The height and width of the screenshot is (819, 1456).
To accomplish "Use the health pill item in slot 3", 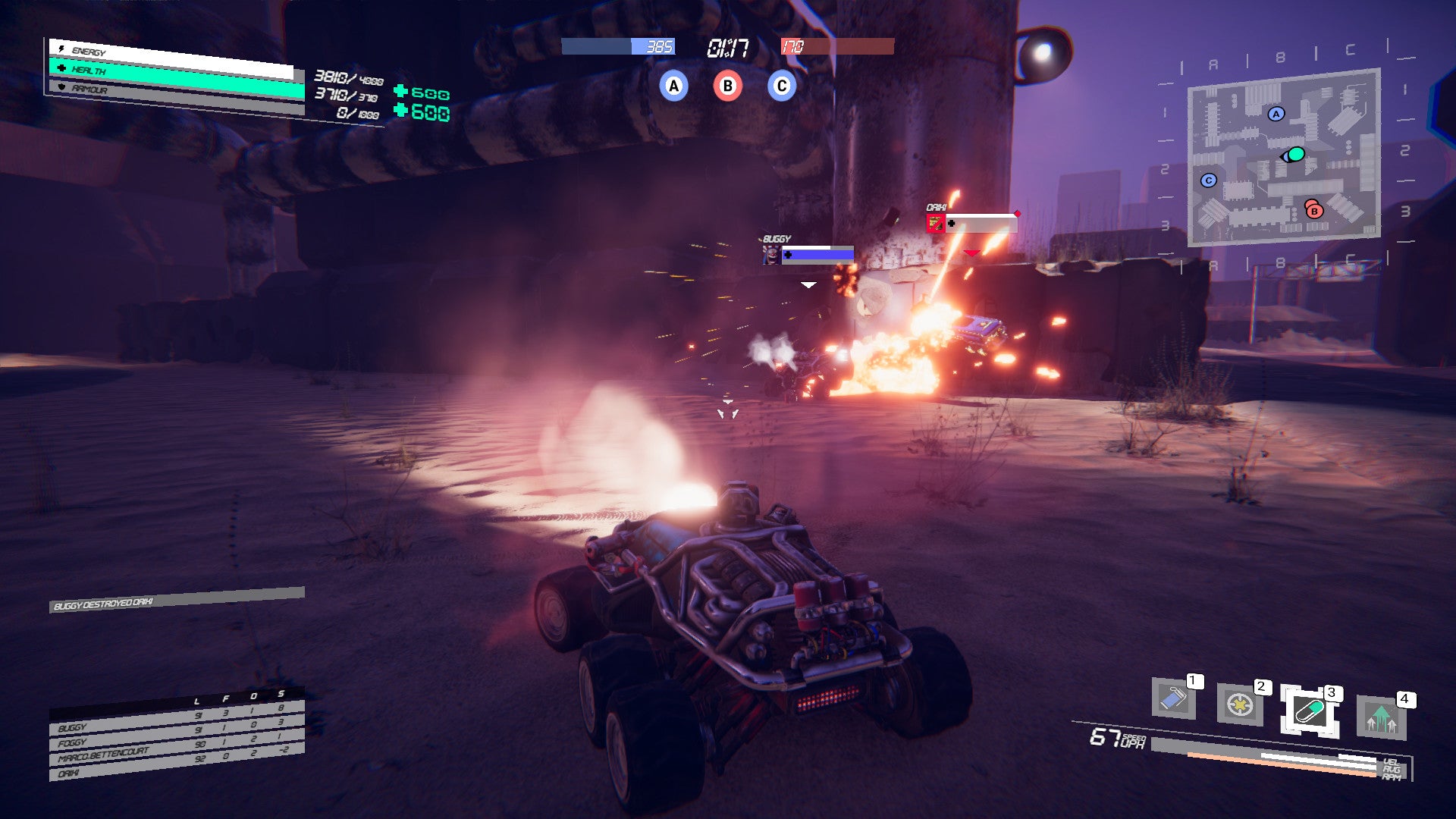I will point(1309,711).
